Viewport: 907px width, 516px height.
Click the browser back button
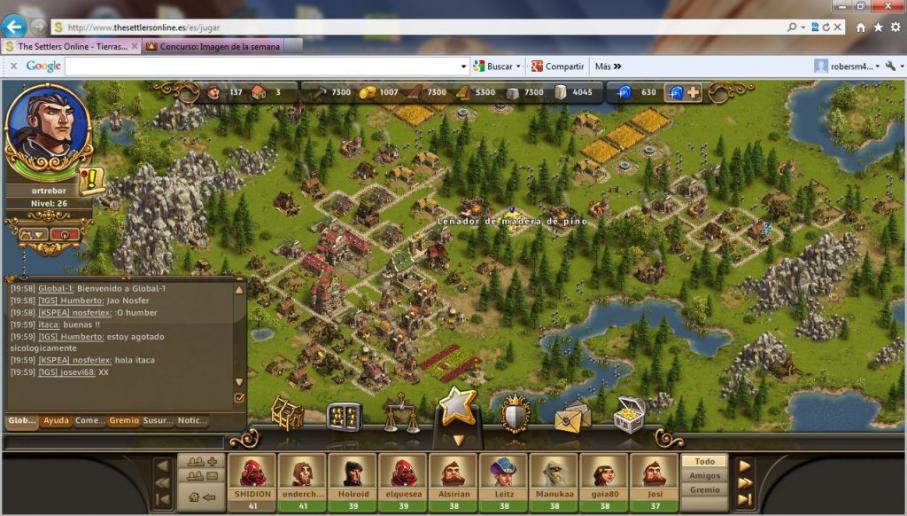pyautogui.click(x=14, y=27)
